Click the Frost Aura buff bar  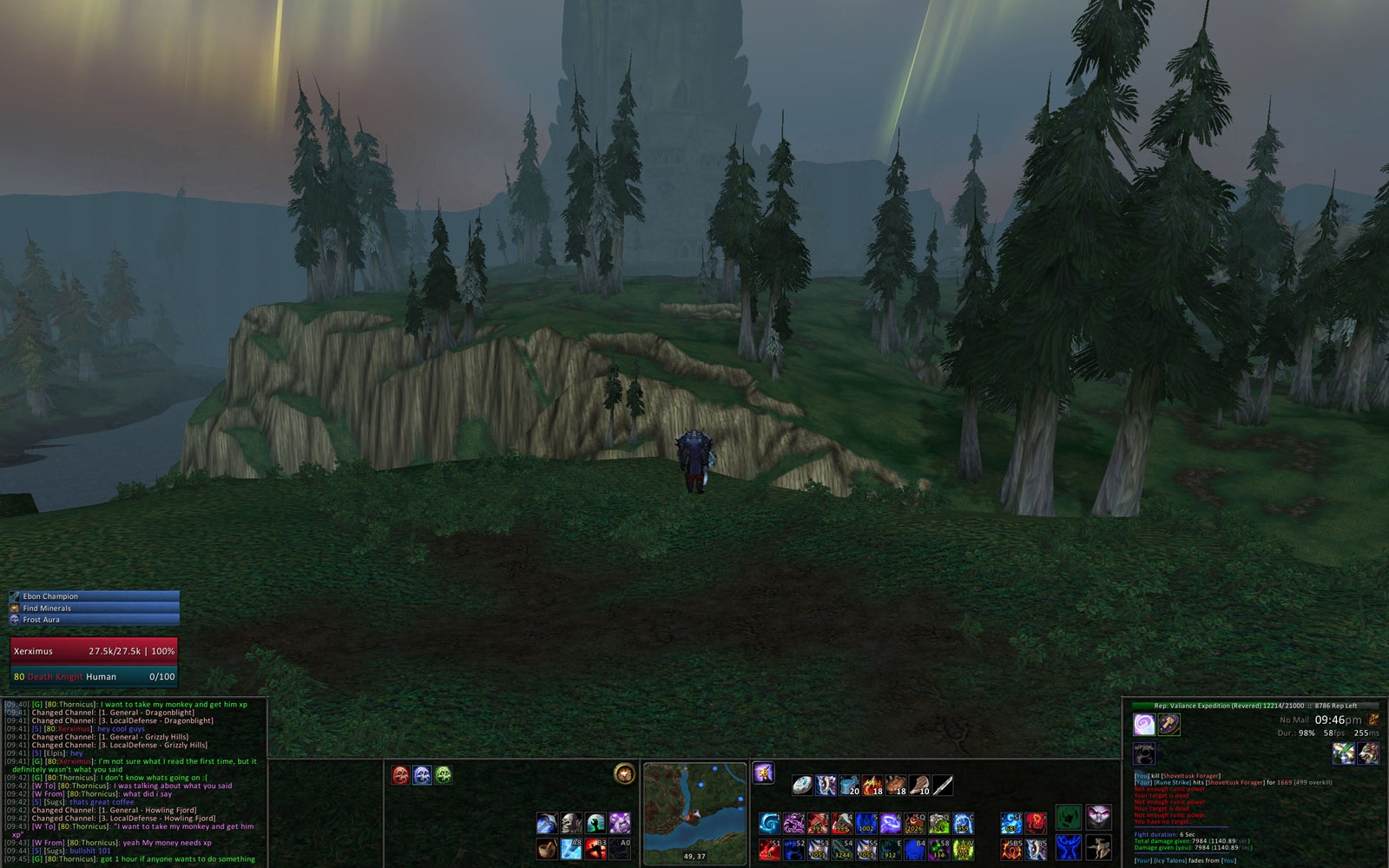(94, 620)
